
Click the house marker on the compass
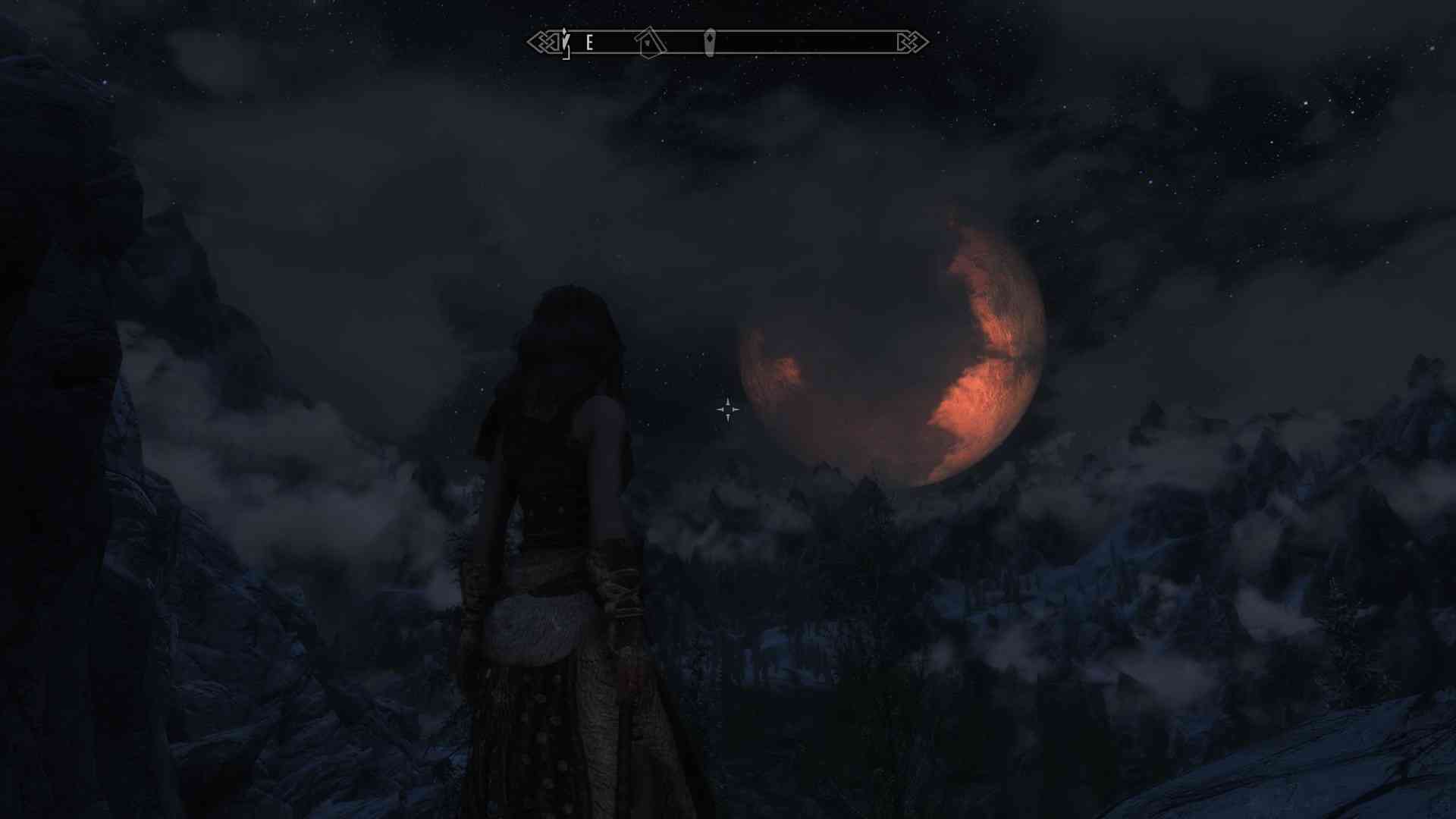650,42
